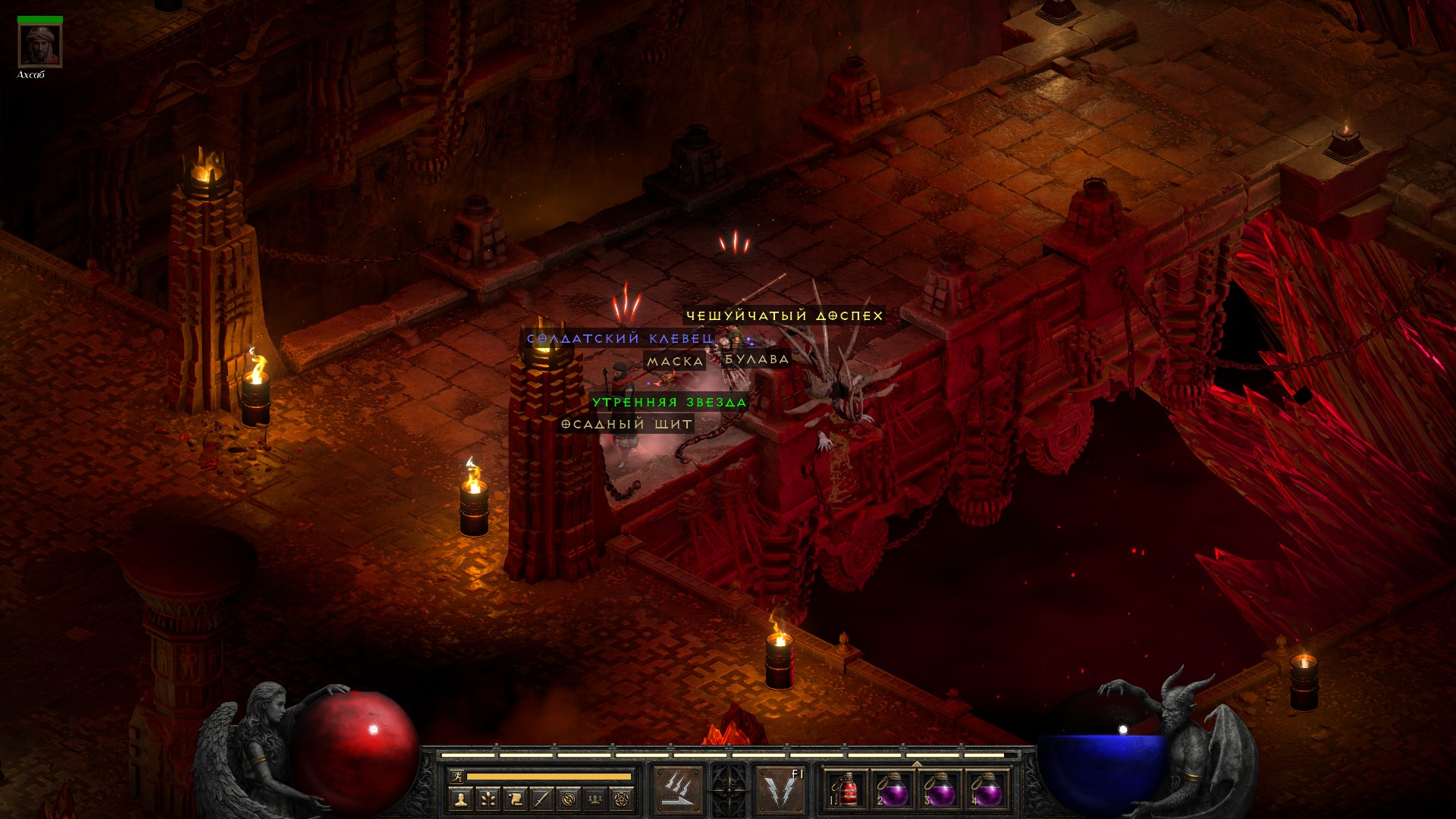Use the red potion in belt slot 1
This screenshot has height=819, width=1456.
[x=846, y=792]
